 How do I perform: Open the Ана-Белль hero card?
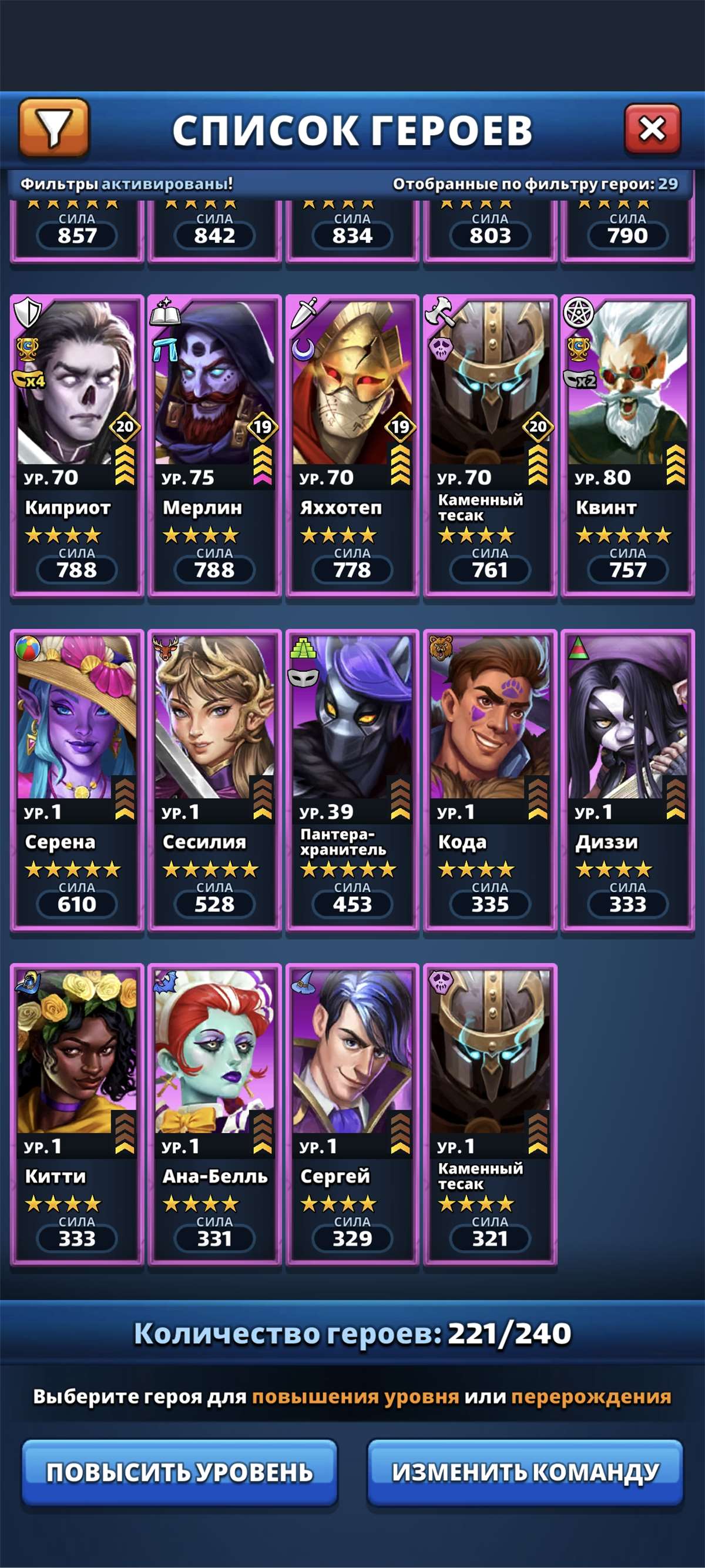[x=214, y=1114]
